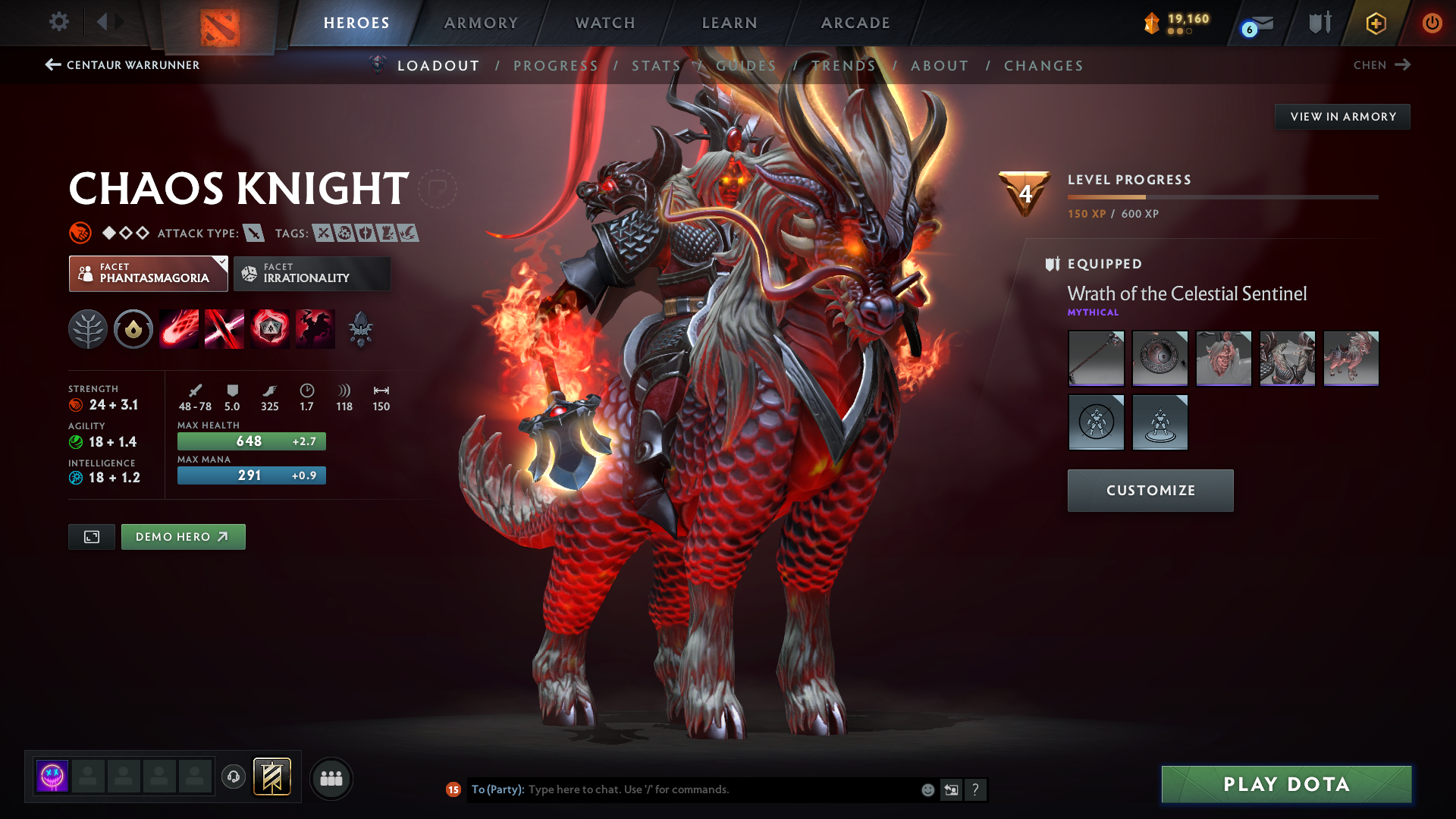This screenshot has height=819, width=1456.
Task: Open the ARMORY menu
Action: tap(481, 23)
